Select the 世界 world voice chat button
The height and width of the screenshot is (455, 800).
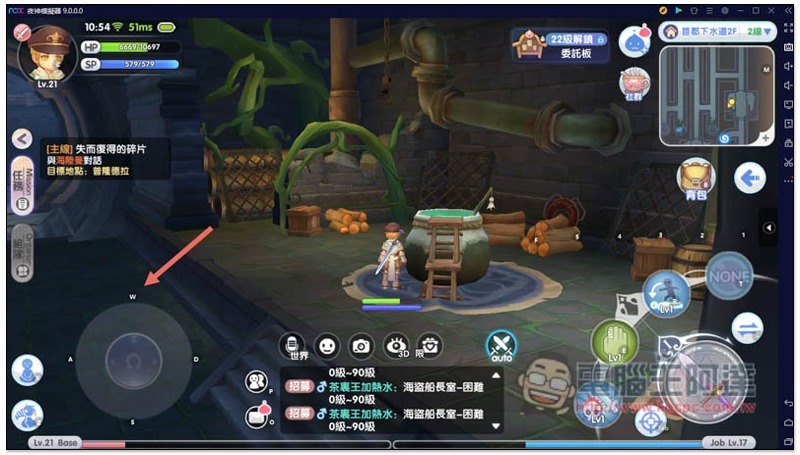click(292, 346)
